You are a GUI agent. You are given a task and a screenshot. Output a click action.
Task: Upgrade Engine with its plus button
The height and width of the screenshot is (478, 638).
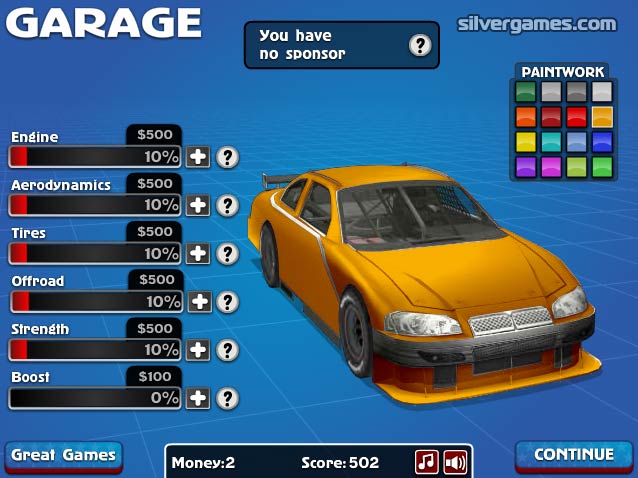[199, 157]
